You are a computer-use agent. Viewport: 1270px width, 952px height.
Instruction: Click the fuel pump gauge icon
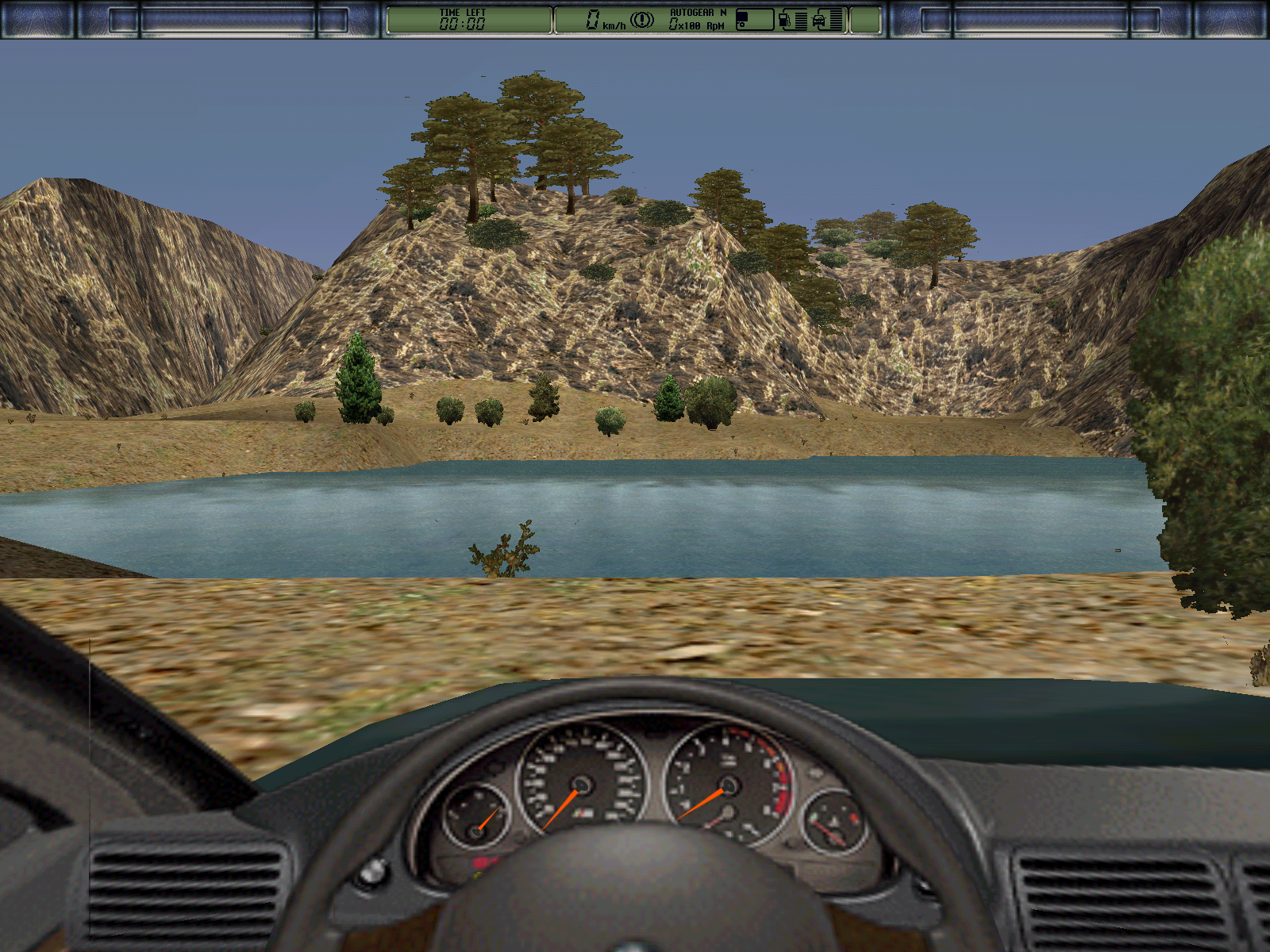click(784, 20)
